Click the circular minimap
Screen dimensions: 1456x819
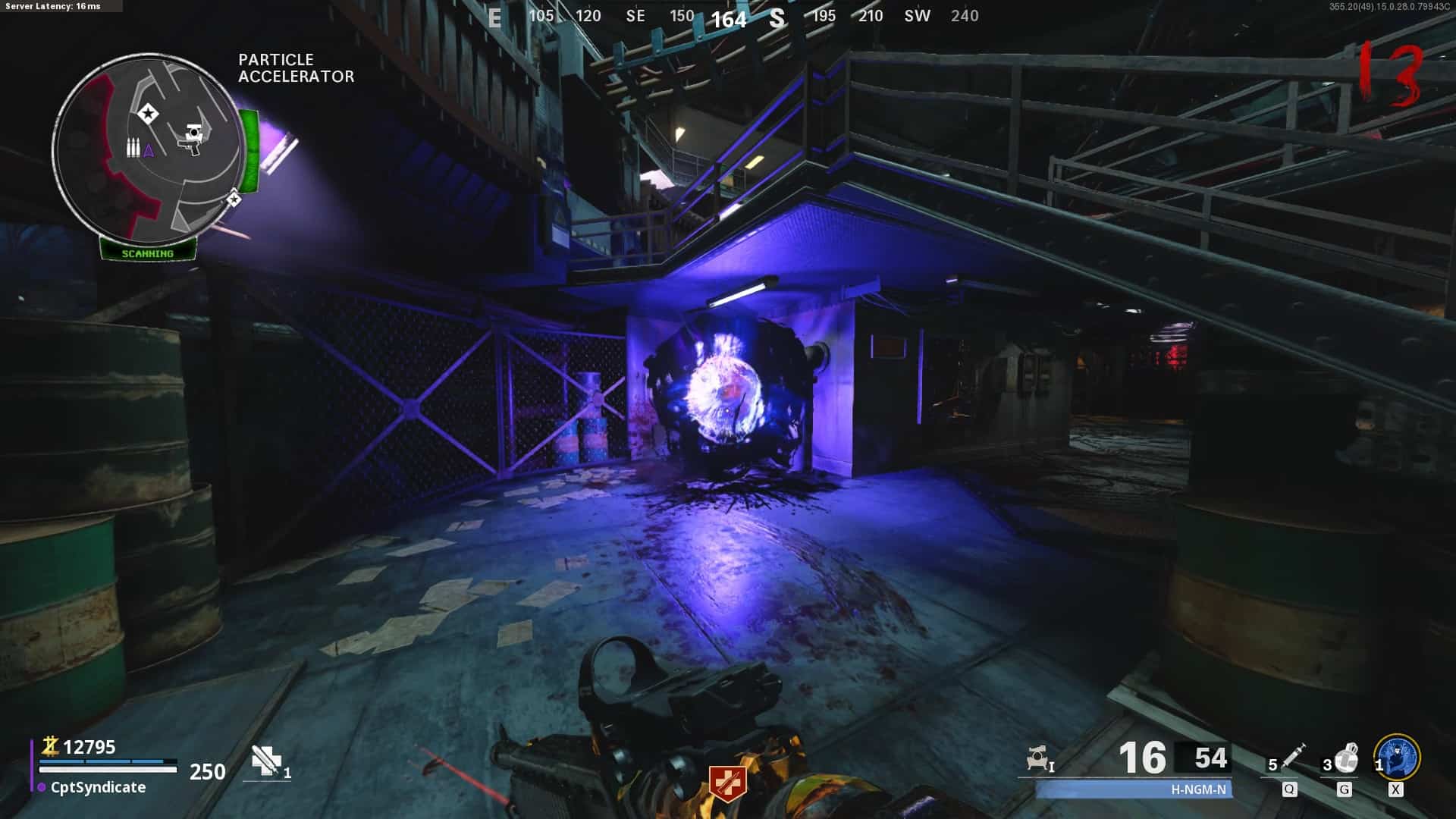[149, 148]
